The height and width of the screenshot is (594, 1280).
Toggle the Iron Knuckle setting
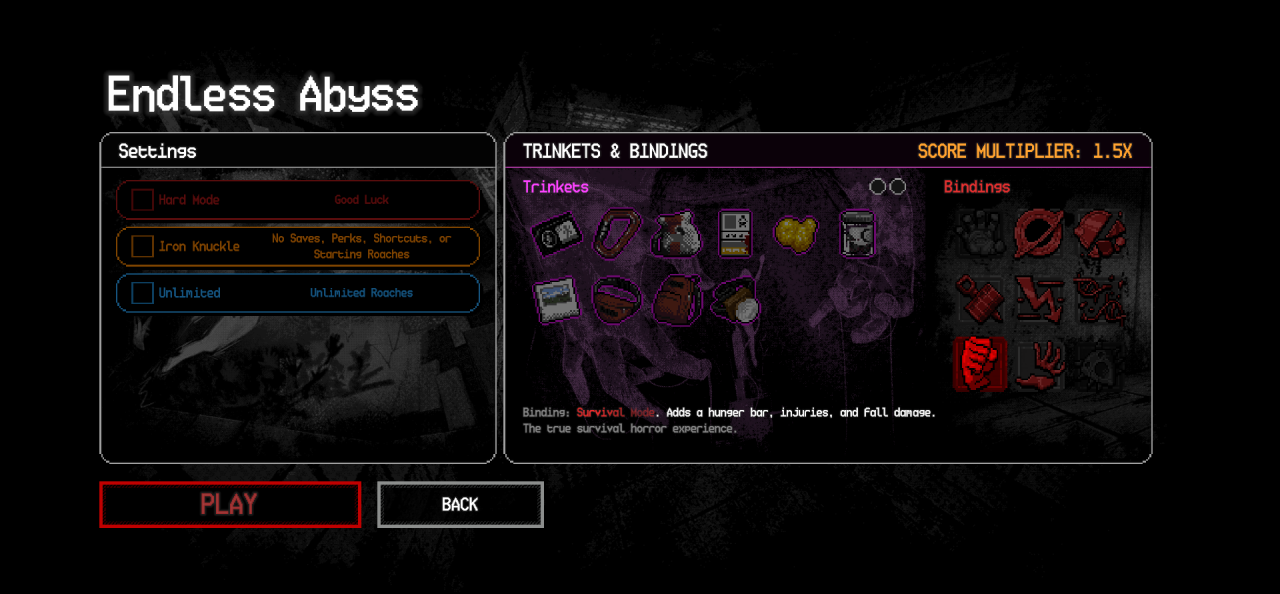coord(142,246)
